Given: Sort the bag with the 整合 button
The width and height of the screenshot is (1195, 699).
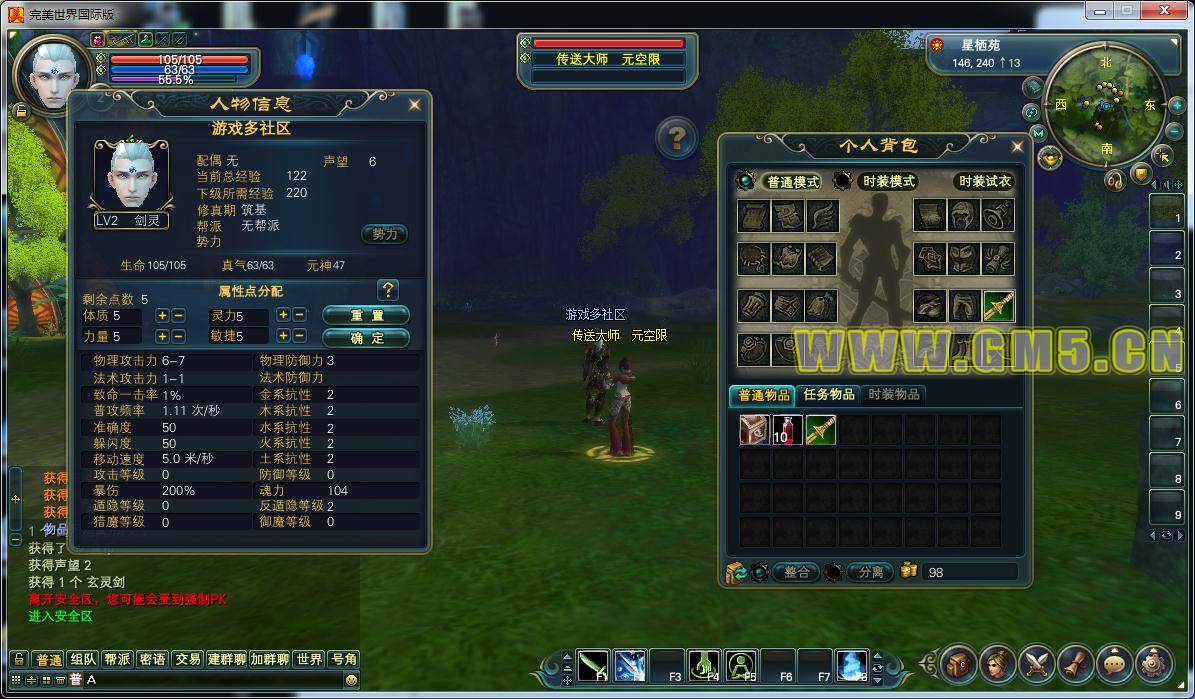Looking at the screenshot, I should click(796, 573).
